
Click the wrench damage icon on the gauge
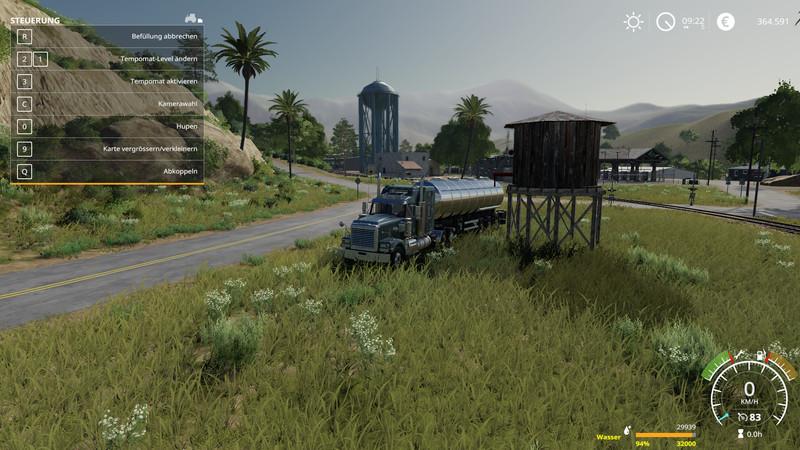click(738, 354)
